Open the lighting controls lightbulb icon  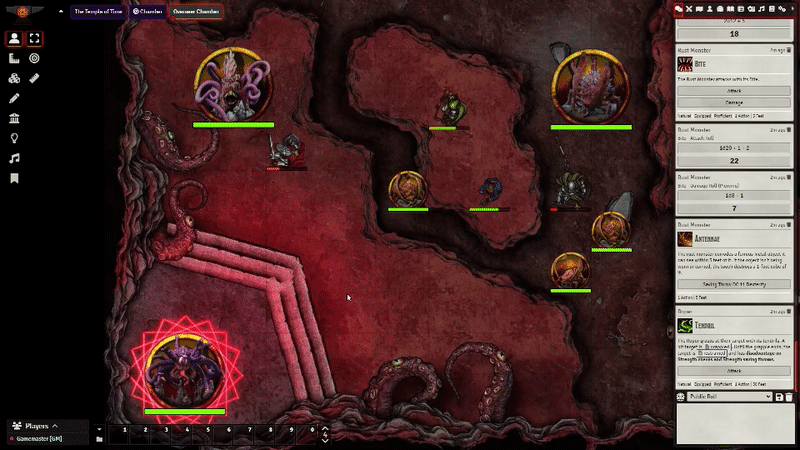click(14, 138)
